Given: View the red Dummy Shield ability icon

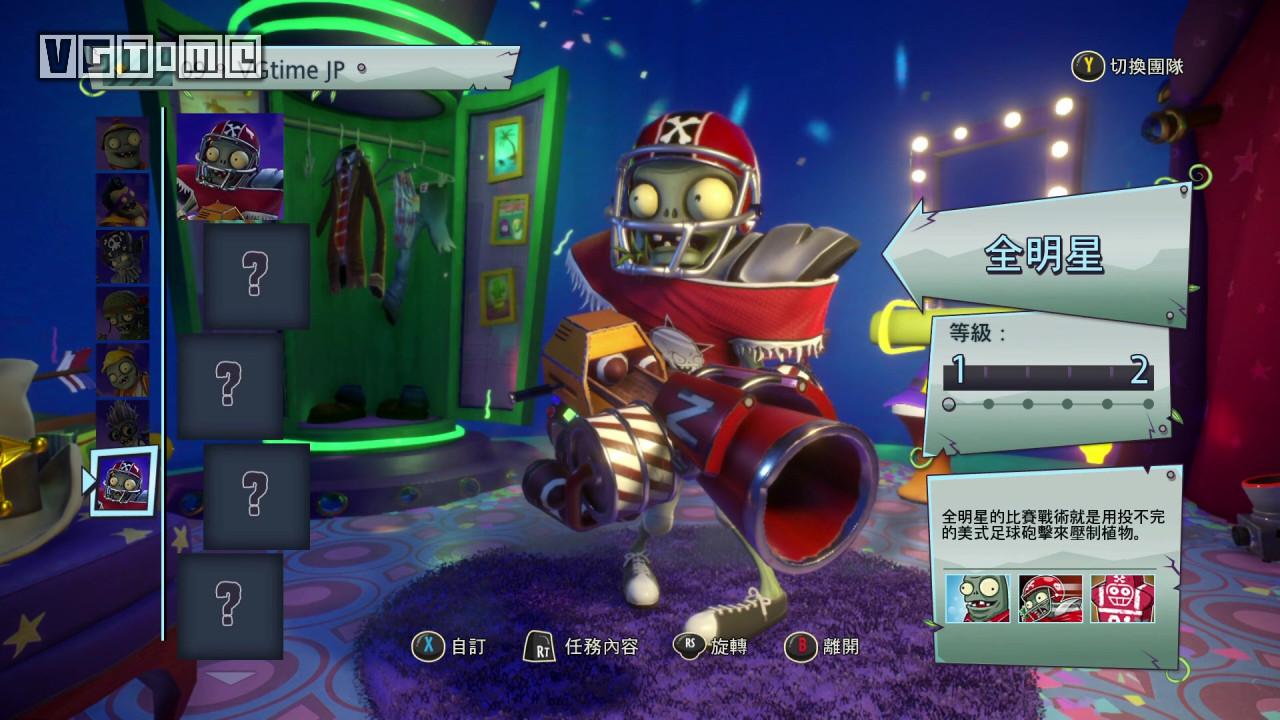Looking at the screenshot, I should (x=1122, y=599).
